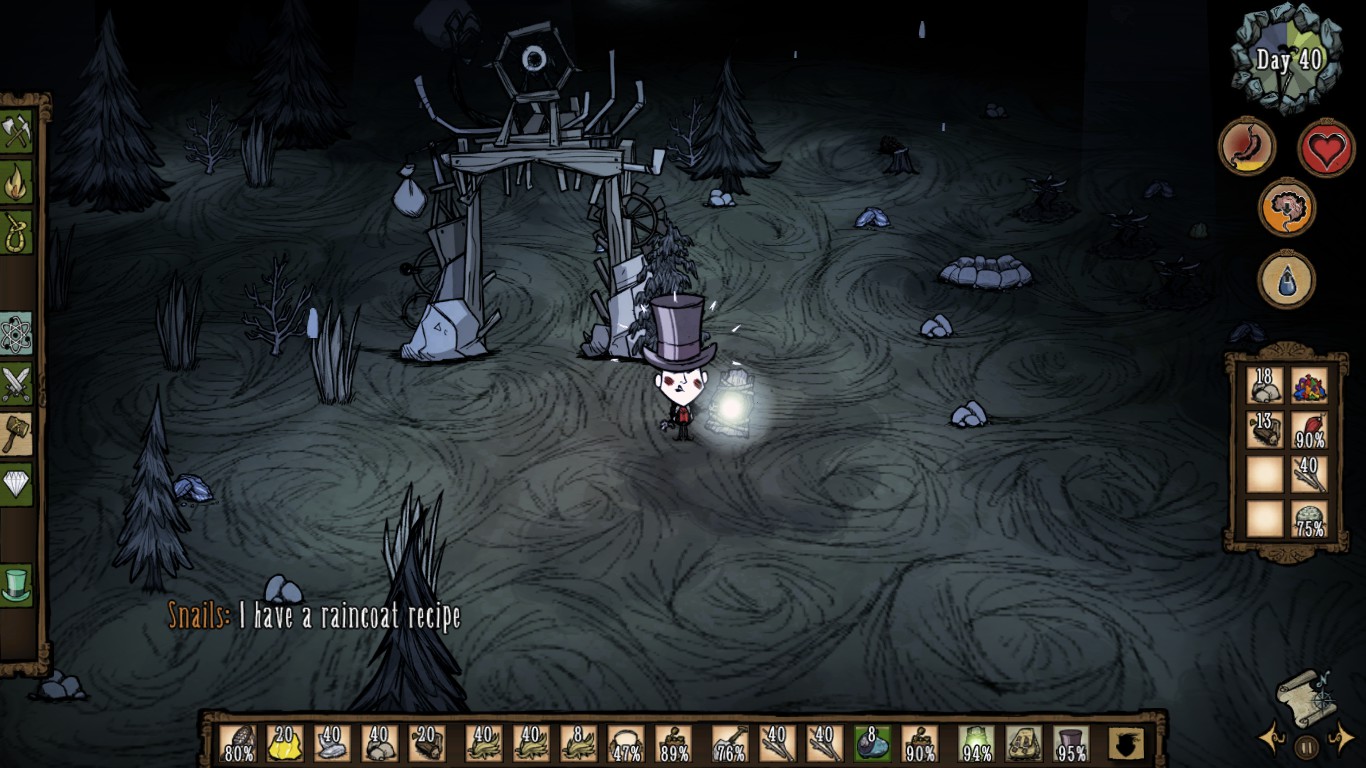
Task: Select the twigs stack of 40 in backpack
Action: coord(1308,473)
